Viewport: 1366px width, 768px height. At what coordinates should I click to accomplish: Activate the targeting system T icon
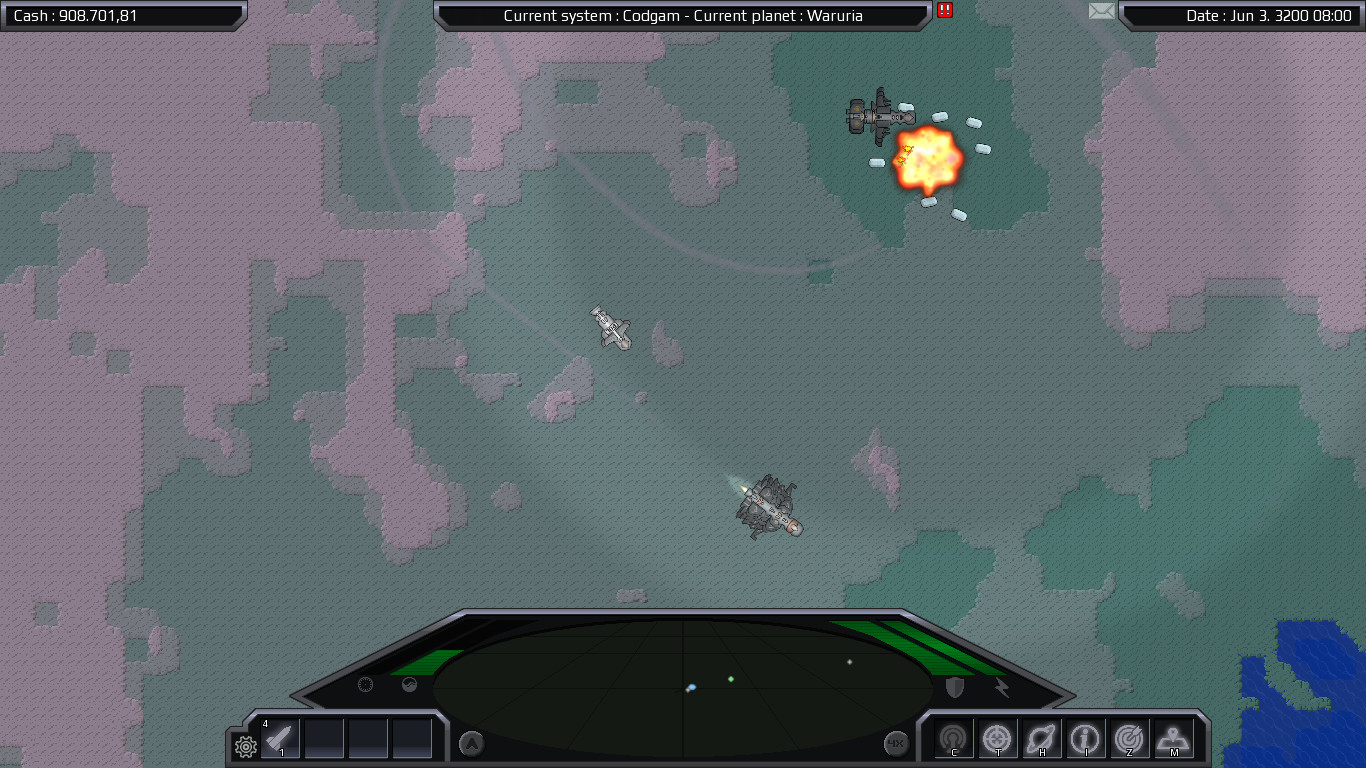[999, 738]
